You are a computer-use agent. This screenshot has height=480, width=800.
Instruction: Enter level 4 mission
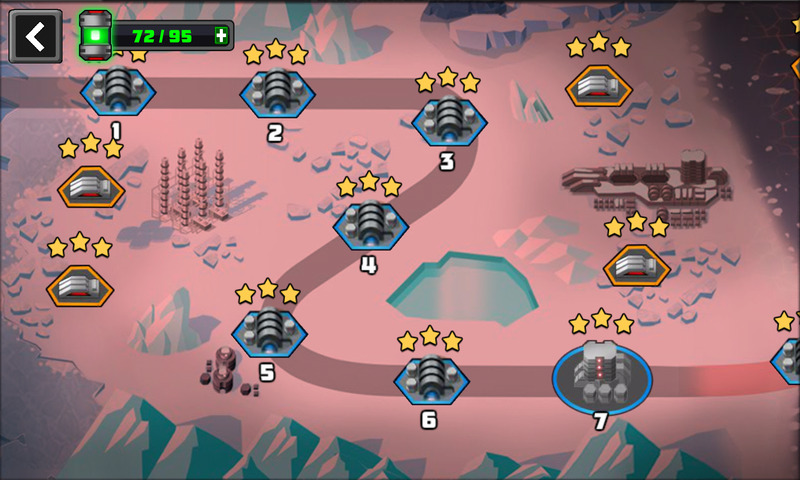click(371, 224)
